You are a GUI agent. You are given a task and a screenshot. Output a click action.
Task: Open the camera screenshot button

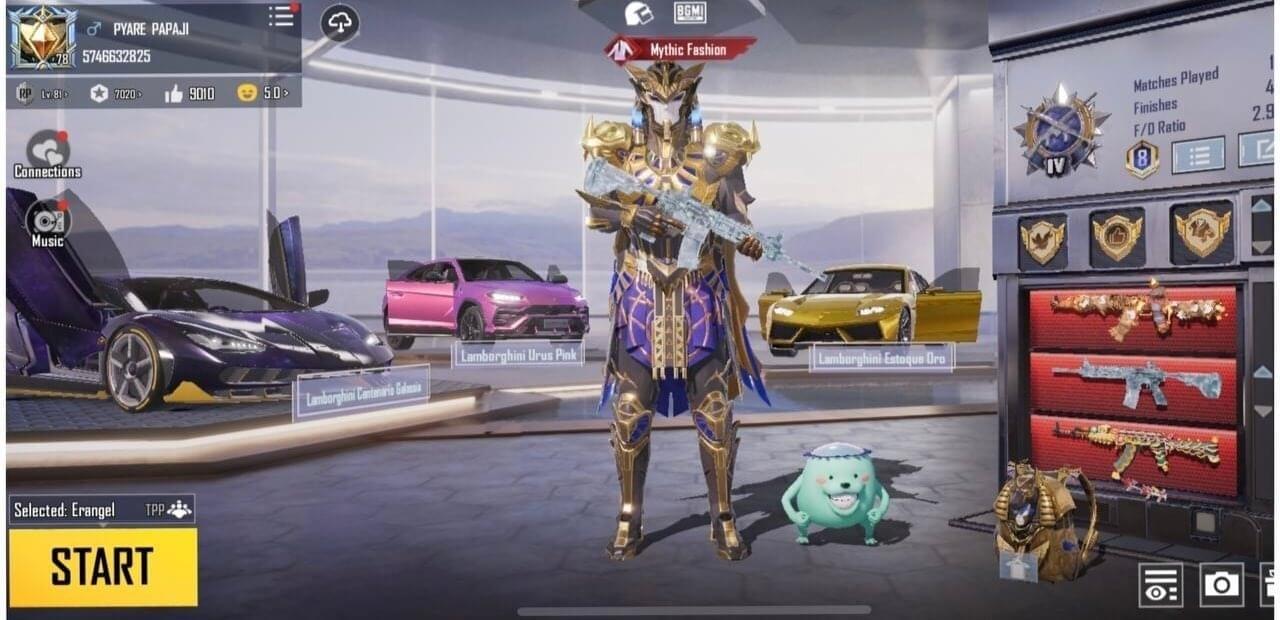1221,584
